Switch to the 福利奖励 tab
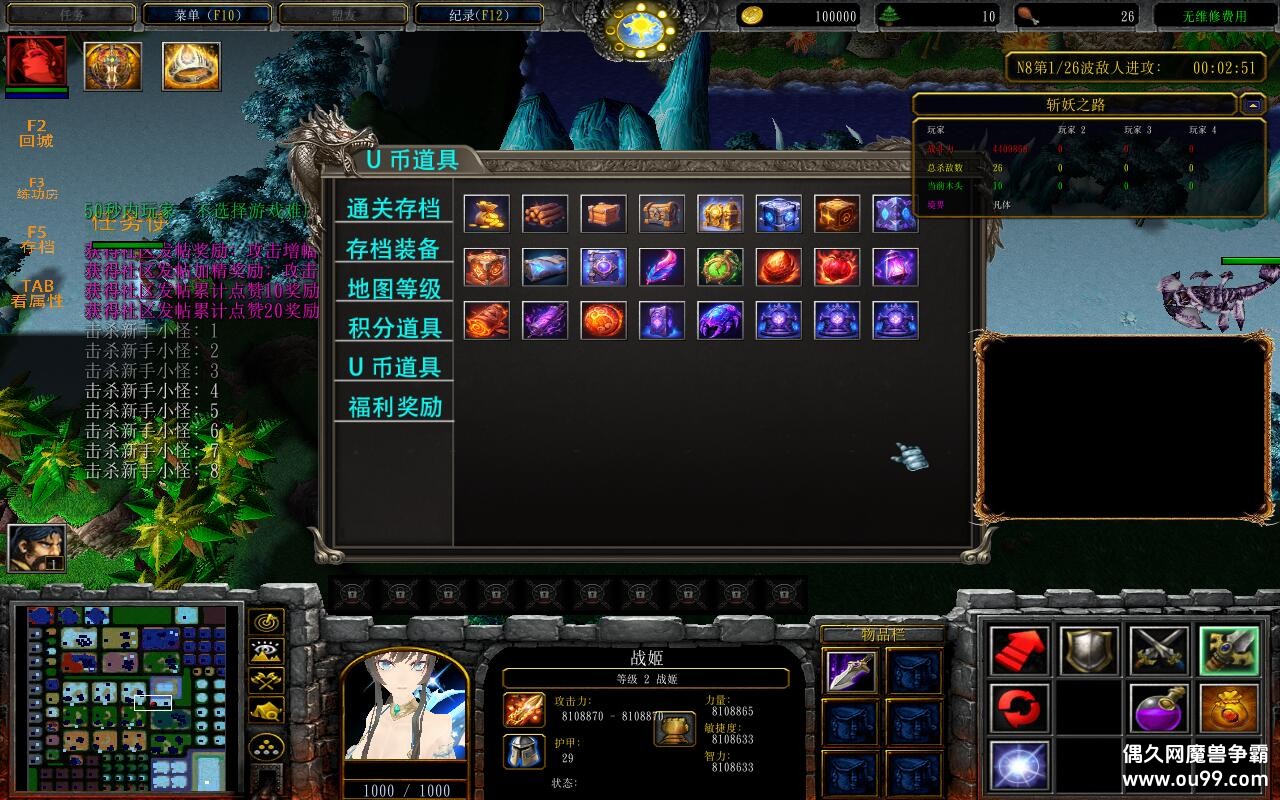1280x800 pixels. coord(393,403)
